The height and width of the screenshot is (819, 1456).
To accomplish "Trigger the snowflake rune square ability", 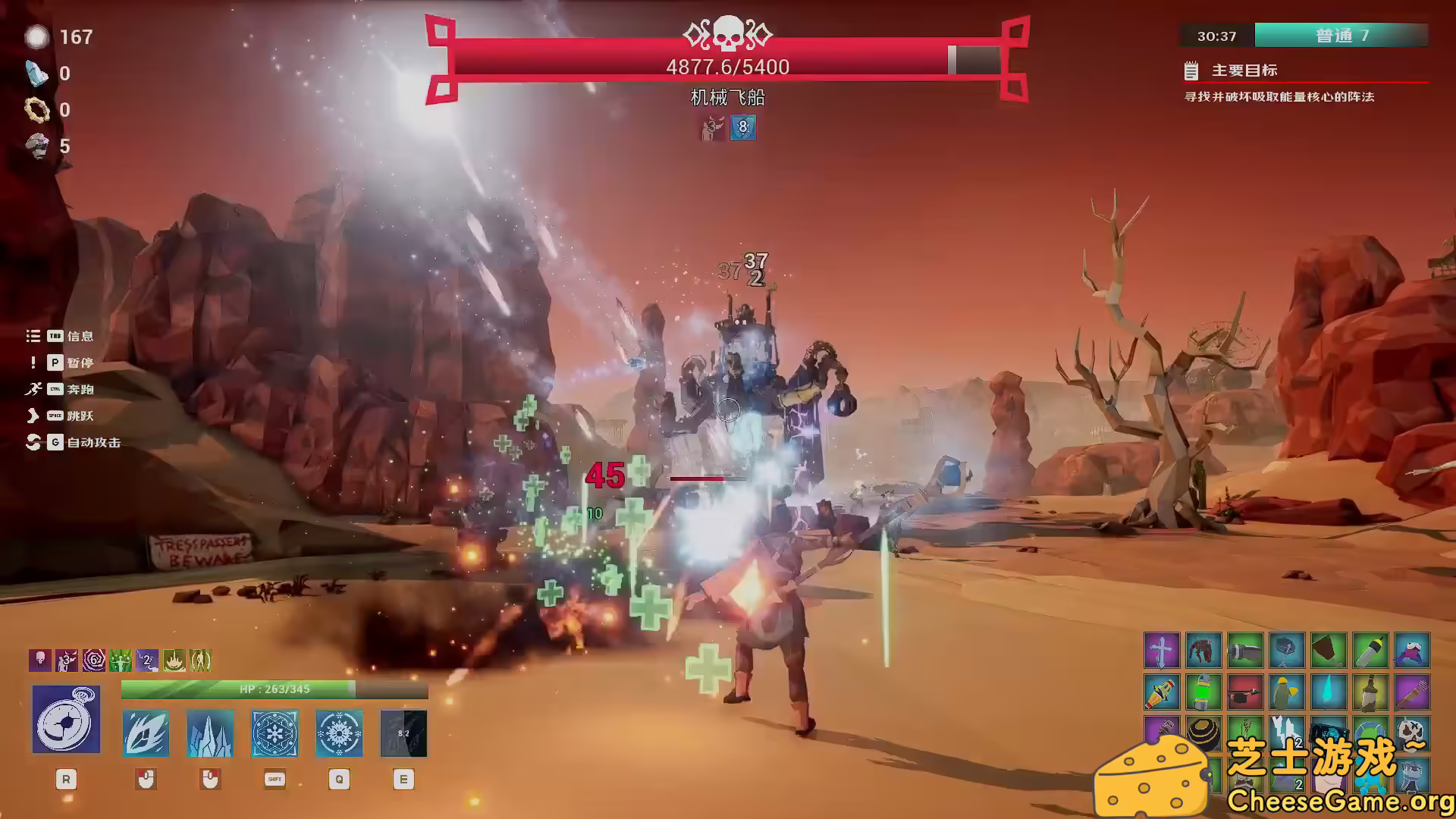I will 275,733.
